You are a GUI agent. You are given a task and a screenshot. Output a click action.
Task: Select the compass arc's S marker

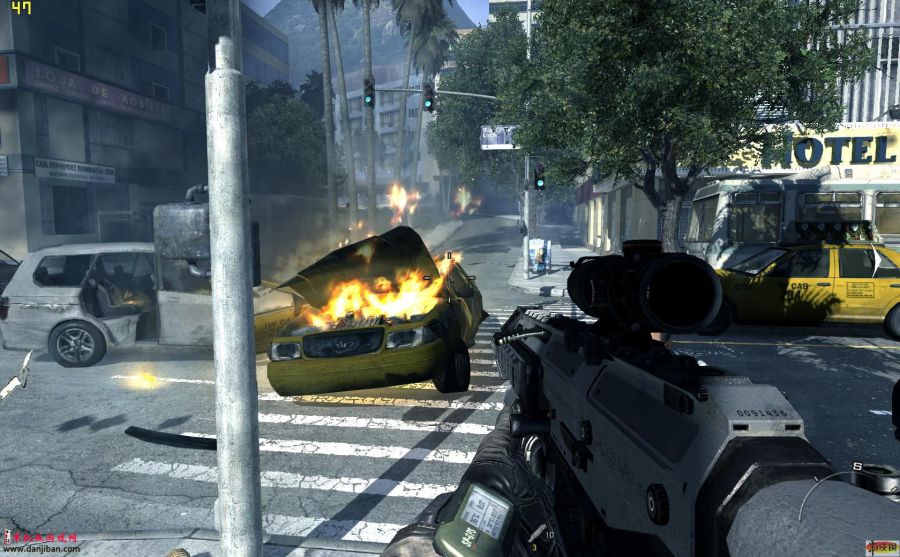point(857,467)
